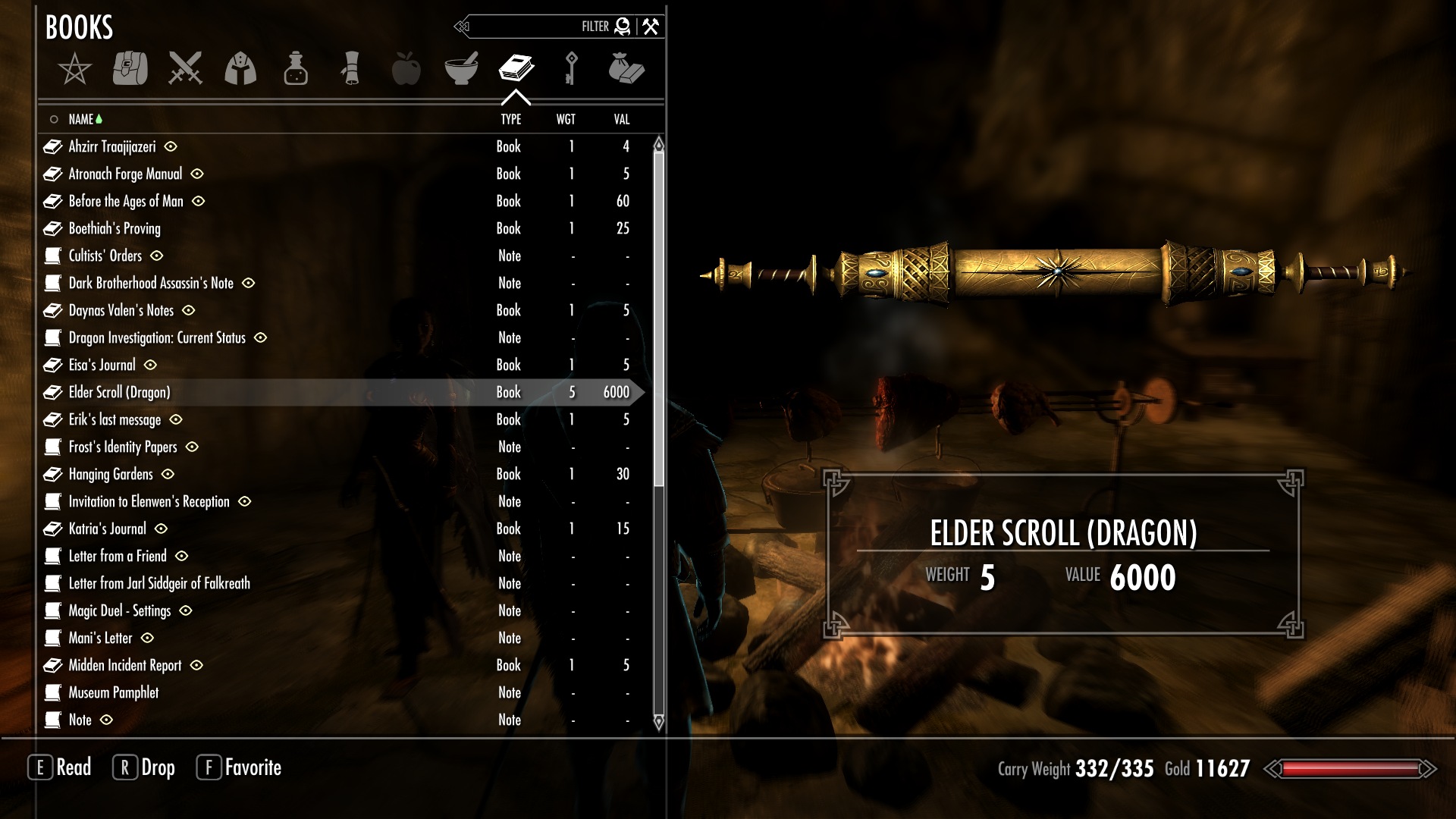Show the Ingredients mortar category
The height and width of the screenshot is (819, 1456).
point(461,68)
